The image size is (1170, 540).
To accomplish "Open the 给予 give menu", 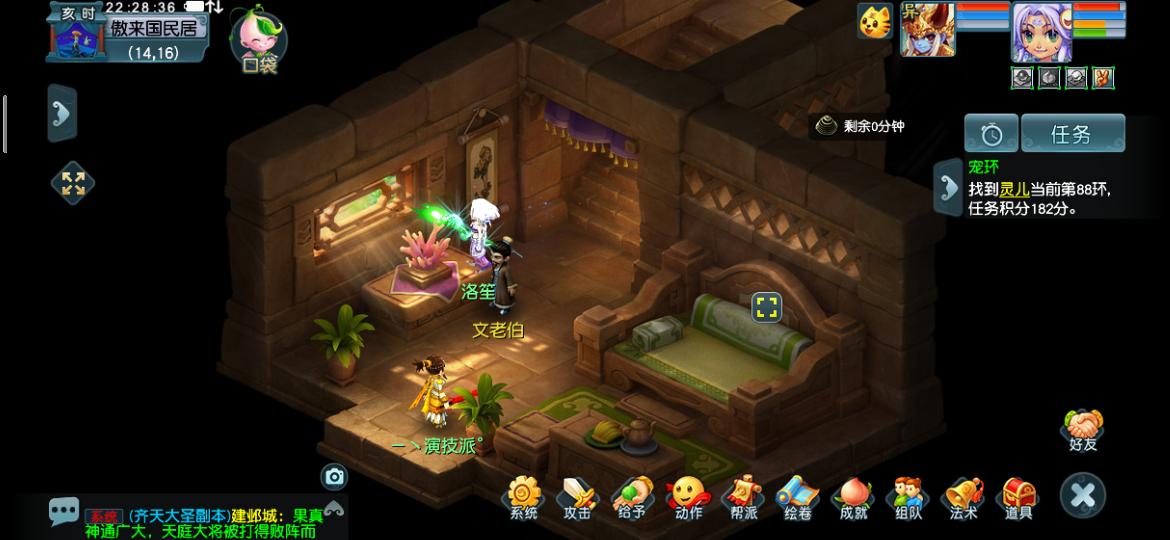I will click(632, 496).
